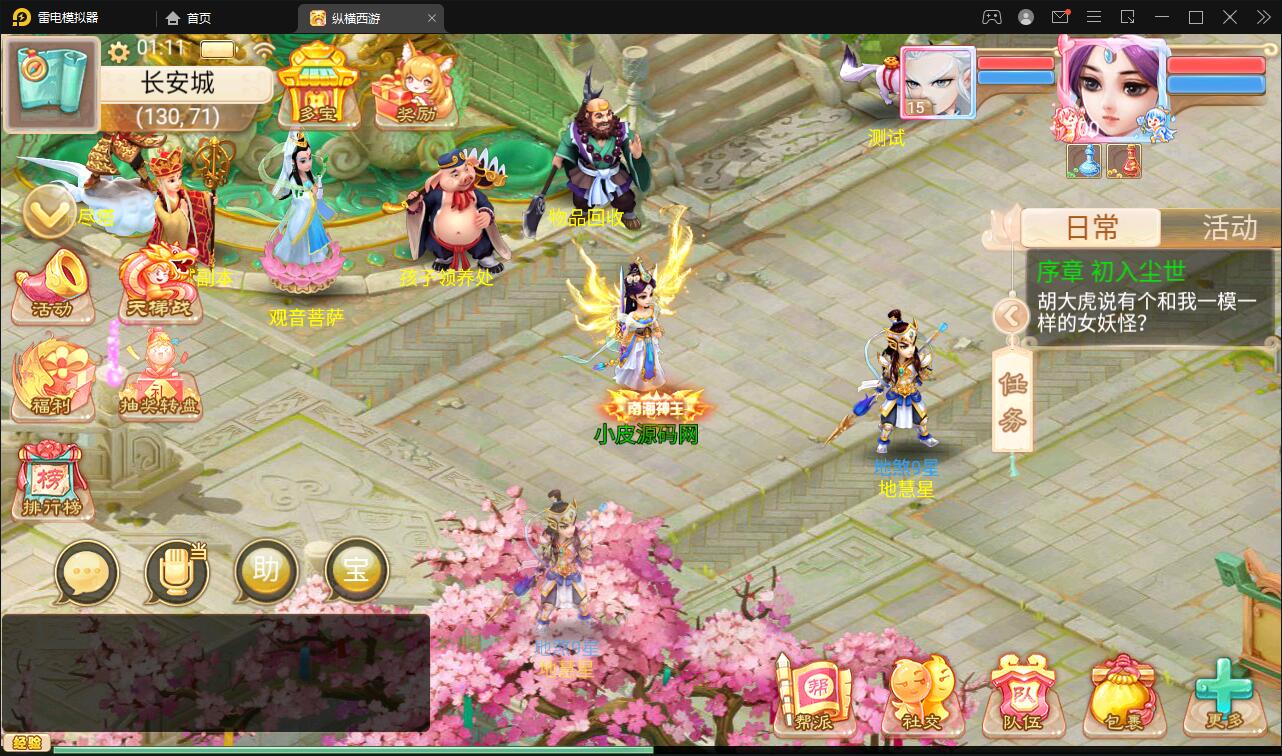Viewport: 1282px width, 756px height.
Task: Switch to the 首页 emulator tab
Action: click(191, 17)
